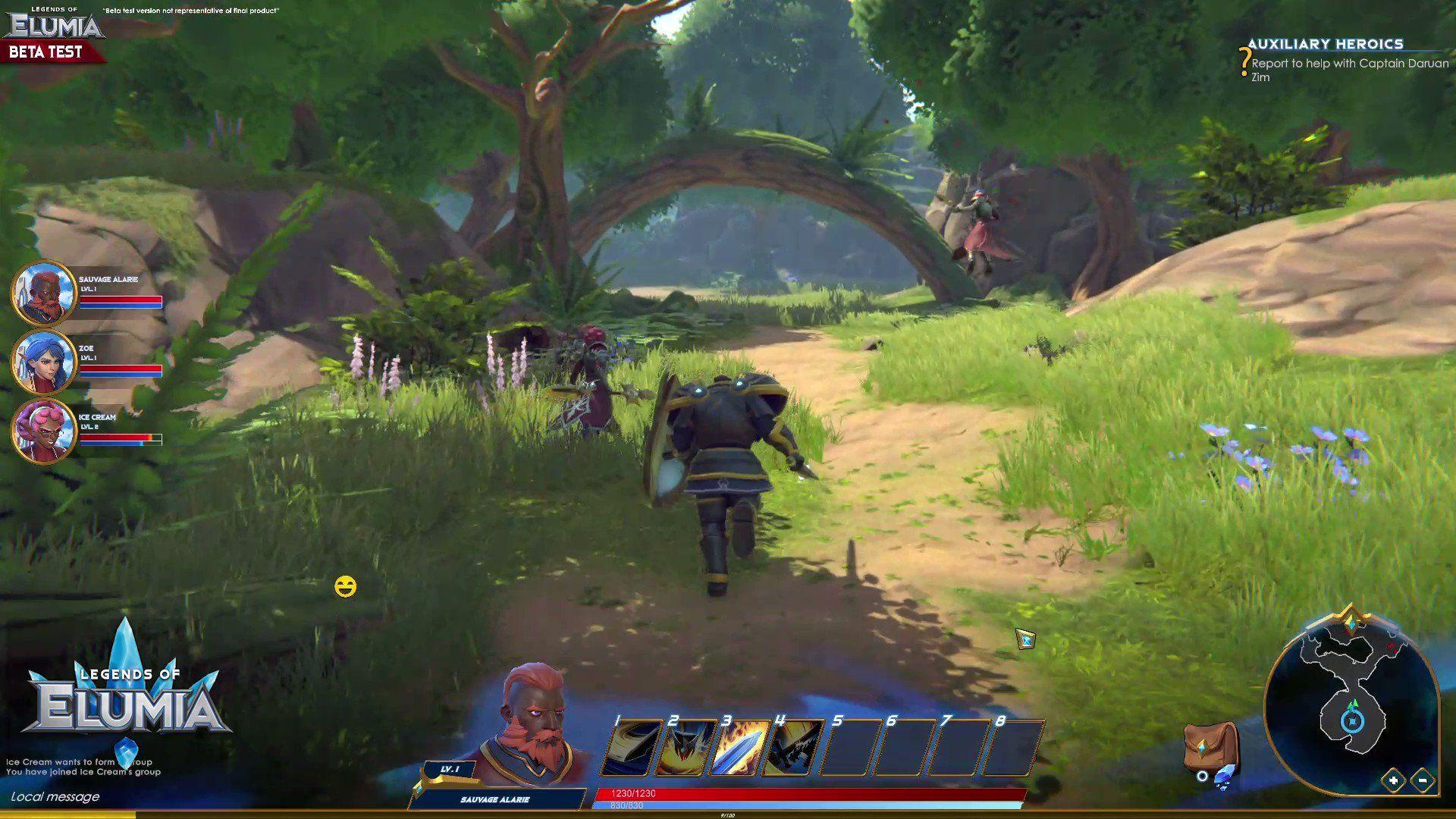Select the AUXILIARY HEROICS quest title
Viewport: 1456px width, 819px height.
coord(1326,44)
